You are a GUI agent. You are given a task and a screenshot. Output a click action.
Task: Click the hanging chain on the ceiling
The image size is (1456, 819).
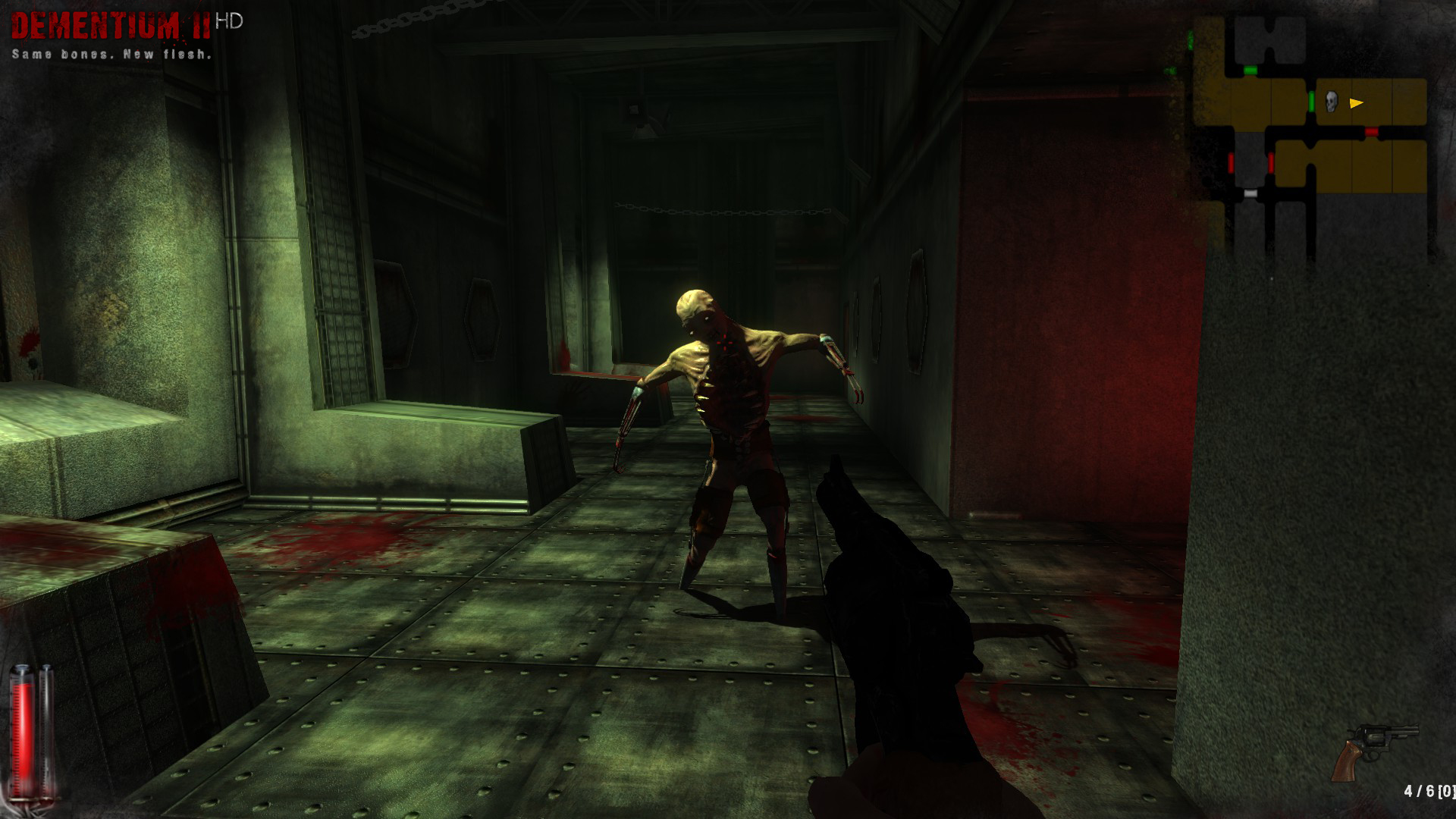[x=720, y=212]
